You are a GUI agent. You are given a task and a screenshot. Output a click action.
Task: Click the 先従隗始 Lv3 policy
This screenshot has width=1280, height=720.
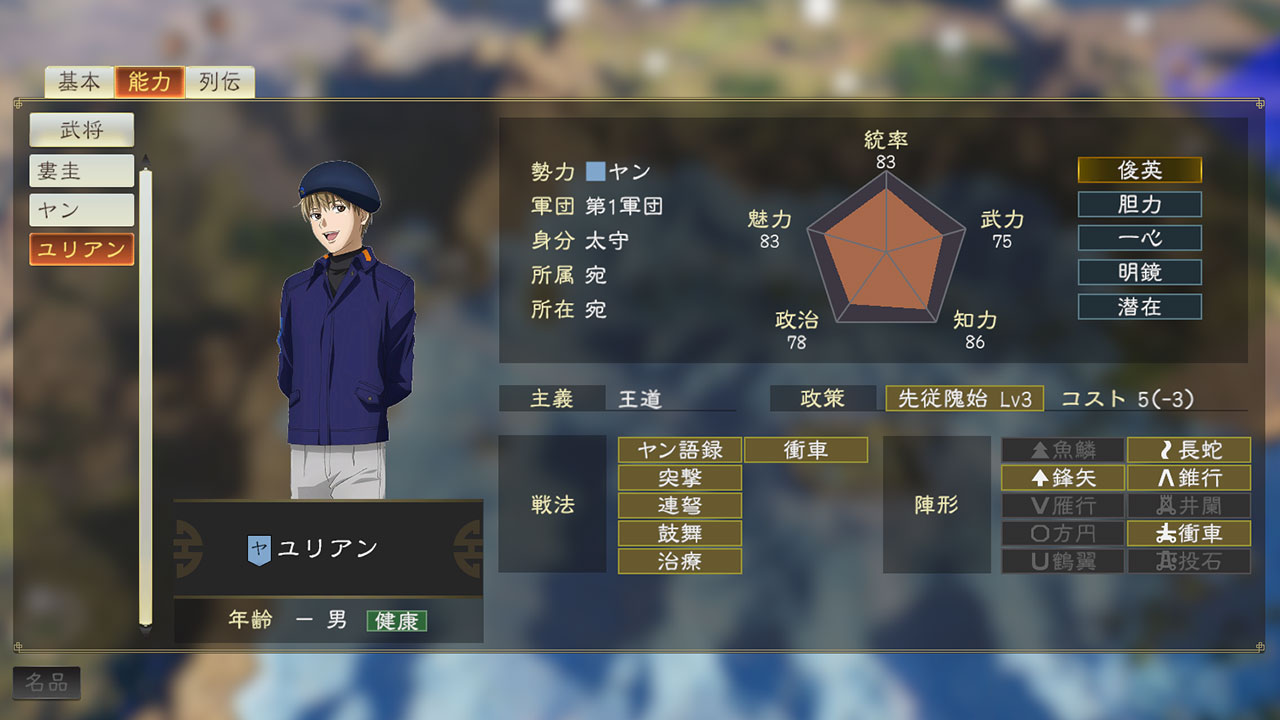[964, 398]
